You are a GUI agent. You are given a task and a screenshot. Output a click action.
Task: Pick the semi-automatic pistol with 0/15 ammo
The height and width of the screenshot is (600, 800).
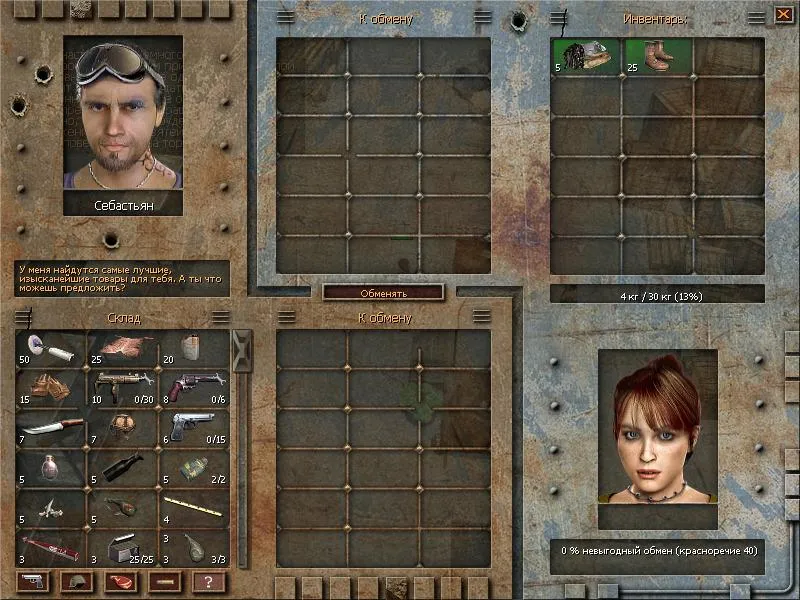click(193, 427)
